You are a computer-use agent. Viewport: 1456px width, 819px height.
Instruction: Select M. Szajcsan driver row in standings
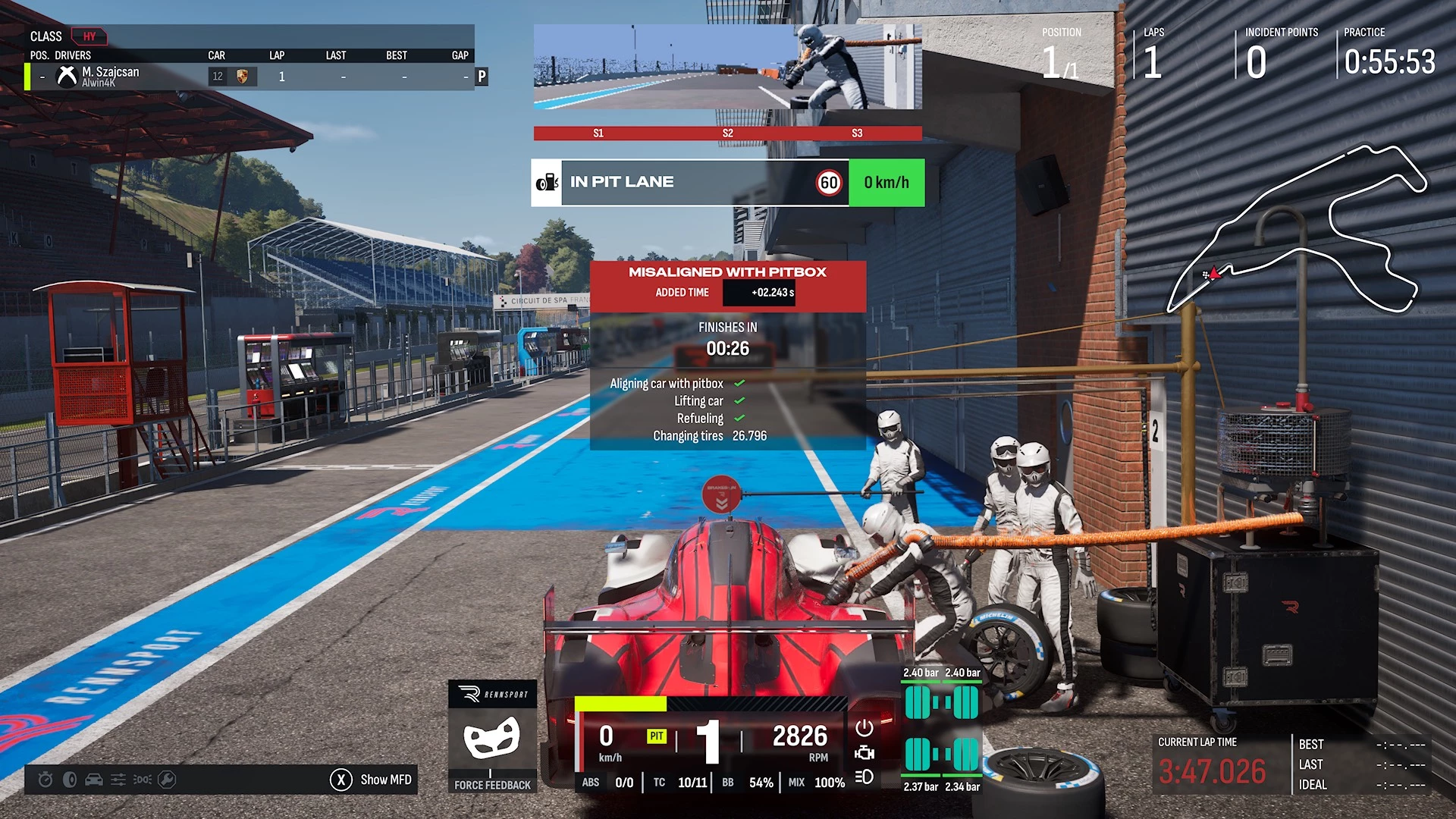pyautogui.click(x=250, y=77)
